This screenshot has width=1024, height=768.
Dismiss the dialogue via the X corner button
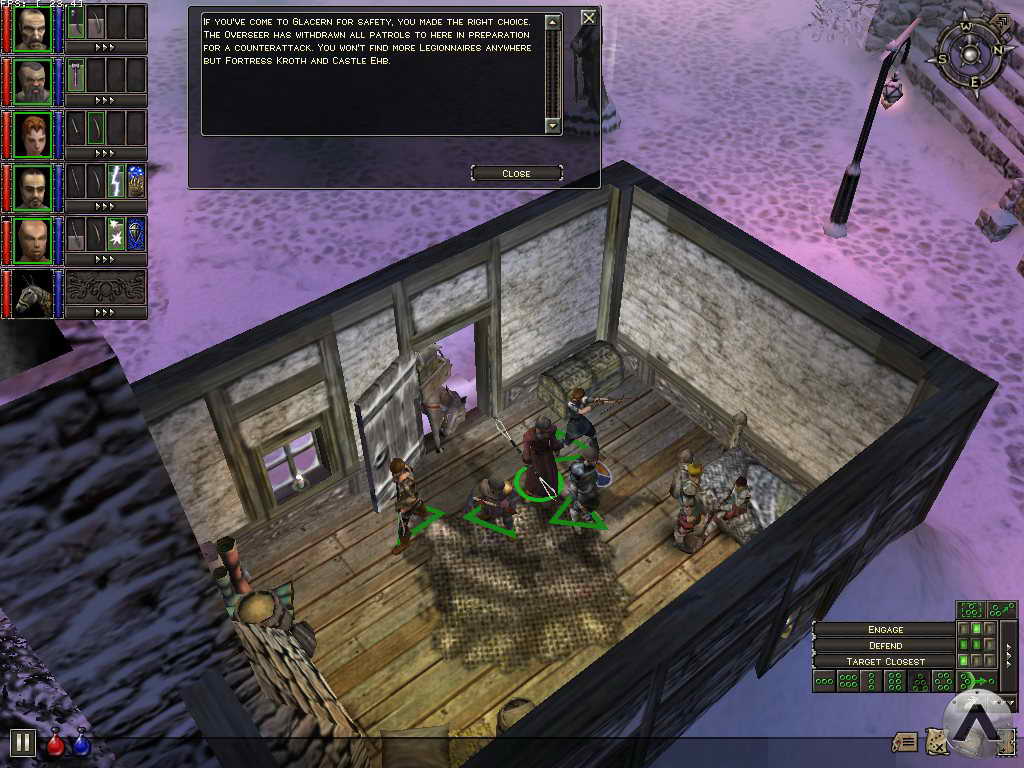[x=589, y=17]
